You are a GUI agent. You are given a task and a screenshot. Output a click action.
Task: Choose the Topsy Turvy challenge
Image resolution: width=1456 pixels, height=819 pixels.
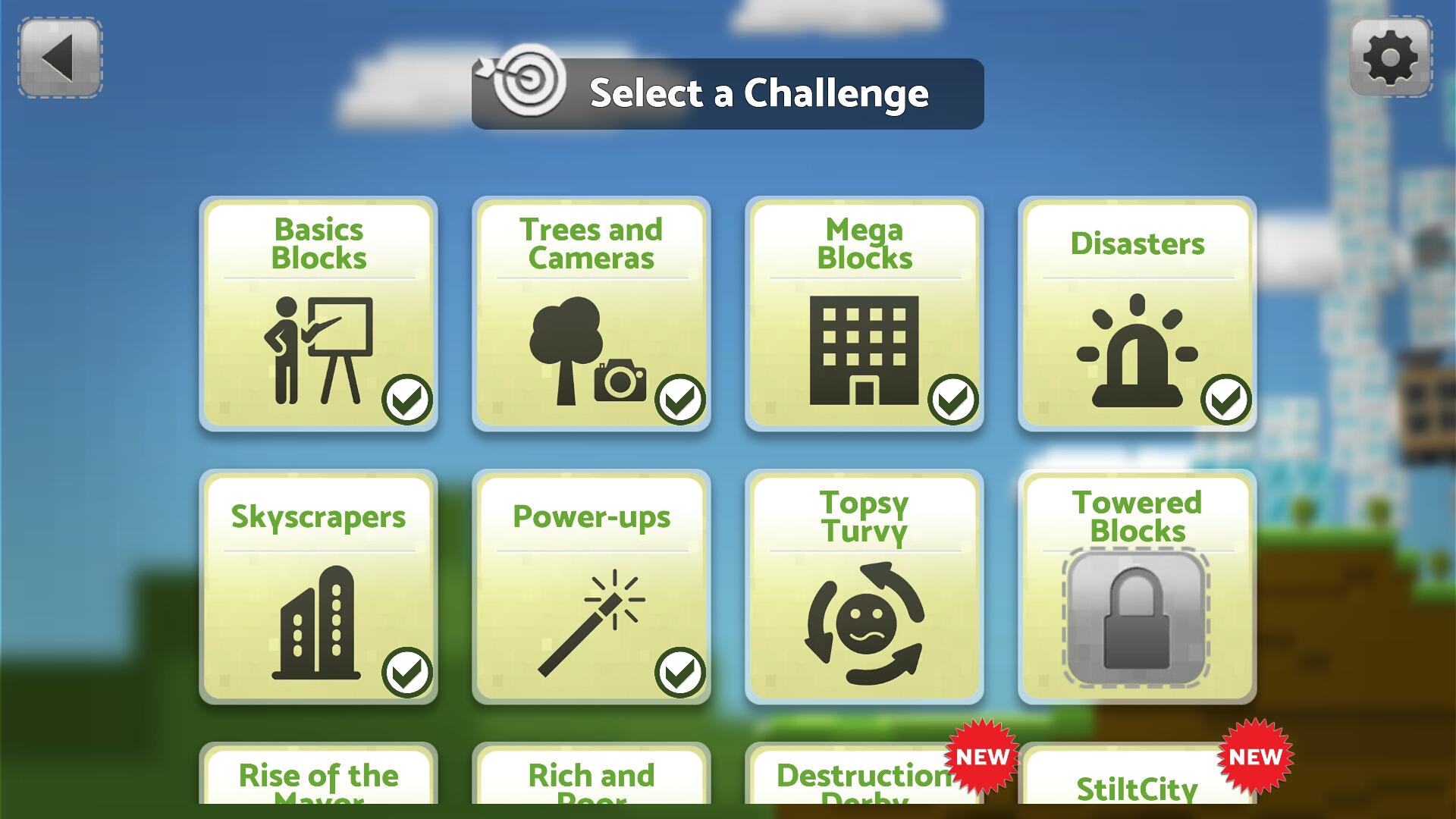tap(864, 588)
